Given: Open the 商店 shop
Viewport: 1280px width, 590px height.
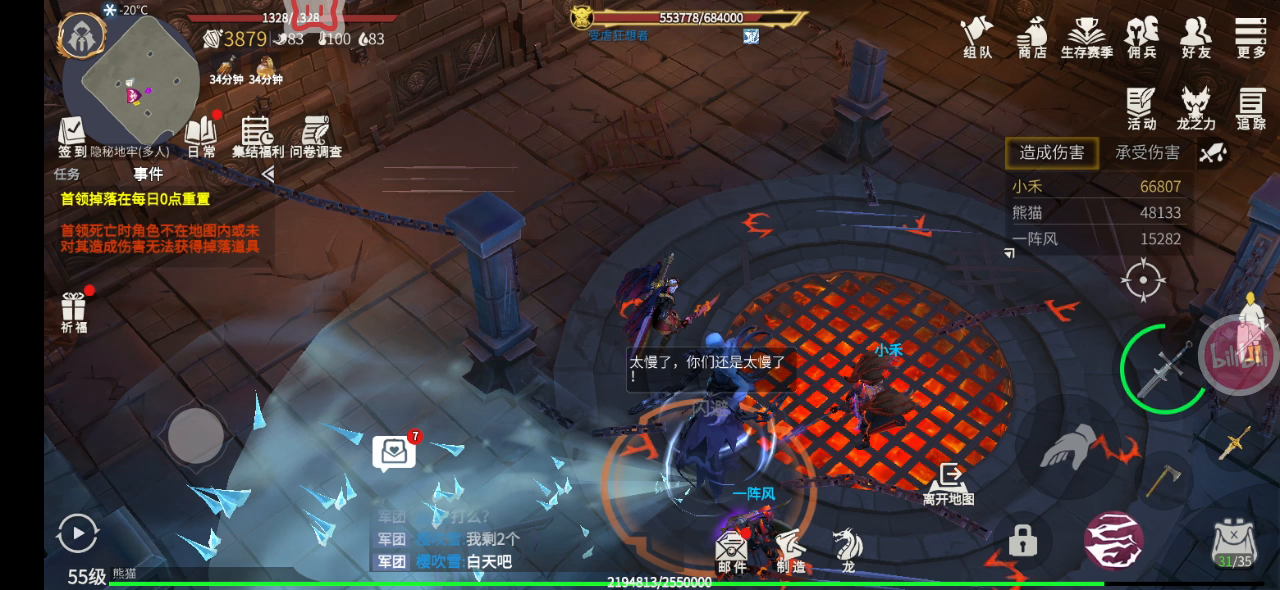Looking at the screenshot, I should (x=1031, y=37).
